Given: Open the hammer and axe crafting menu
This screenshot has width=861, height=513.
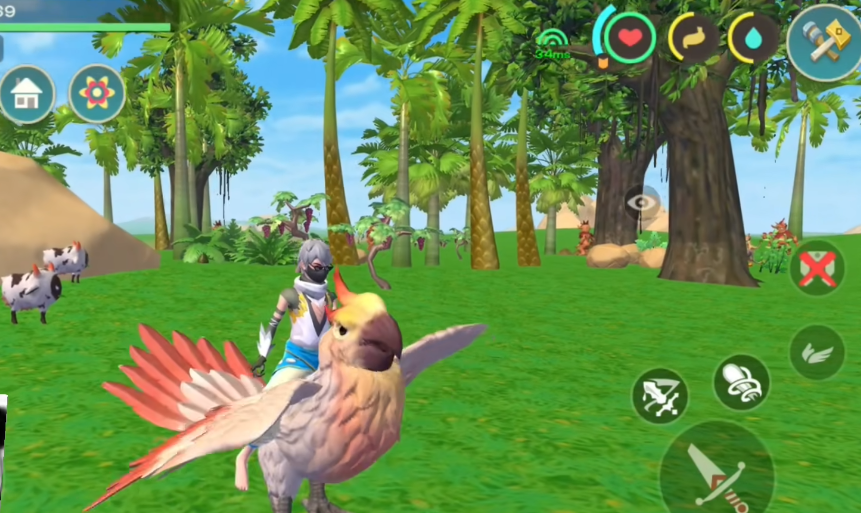Looking at the screenshot, I should (x=824, y=42).
